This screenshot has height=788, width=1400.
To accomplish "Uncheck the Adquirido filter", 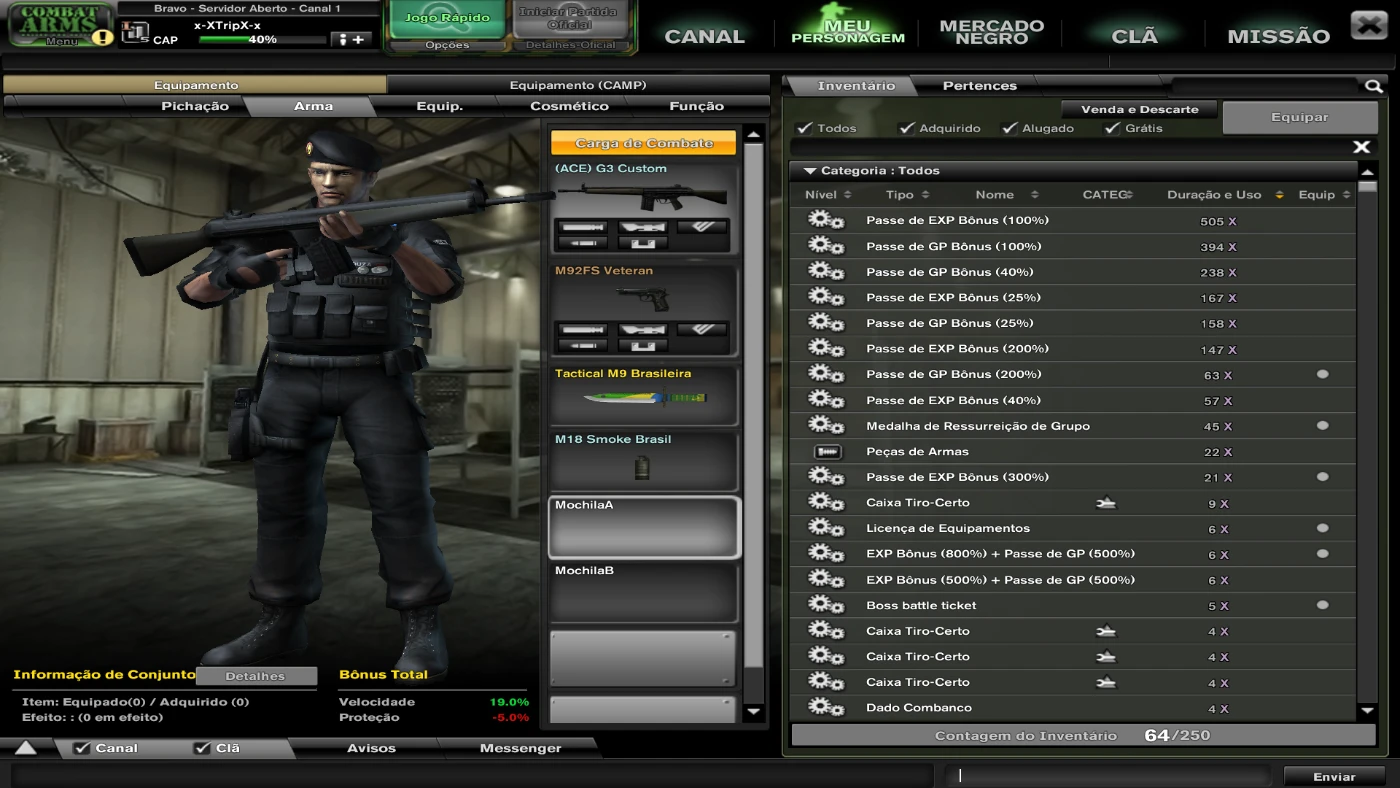I will (908, 128).
